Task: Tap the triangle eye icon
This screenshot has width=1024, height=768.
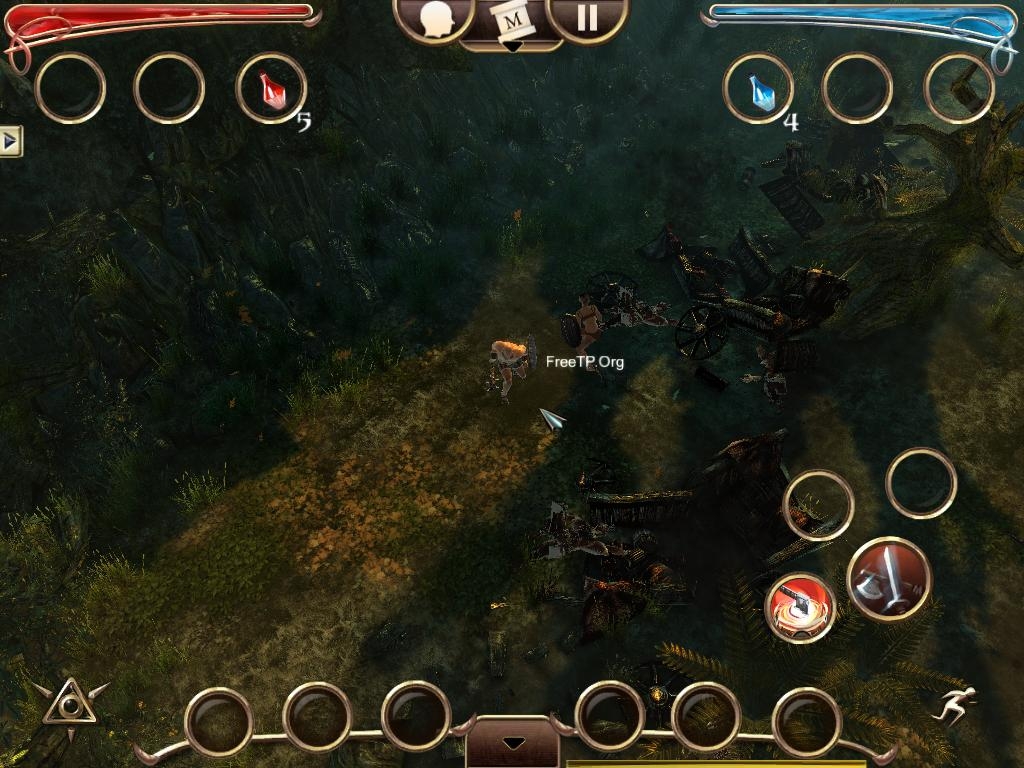Action: (69, 704)
